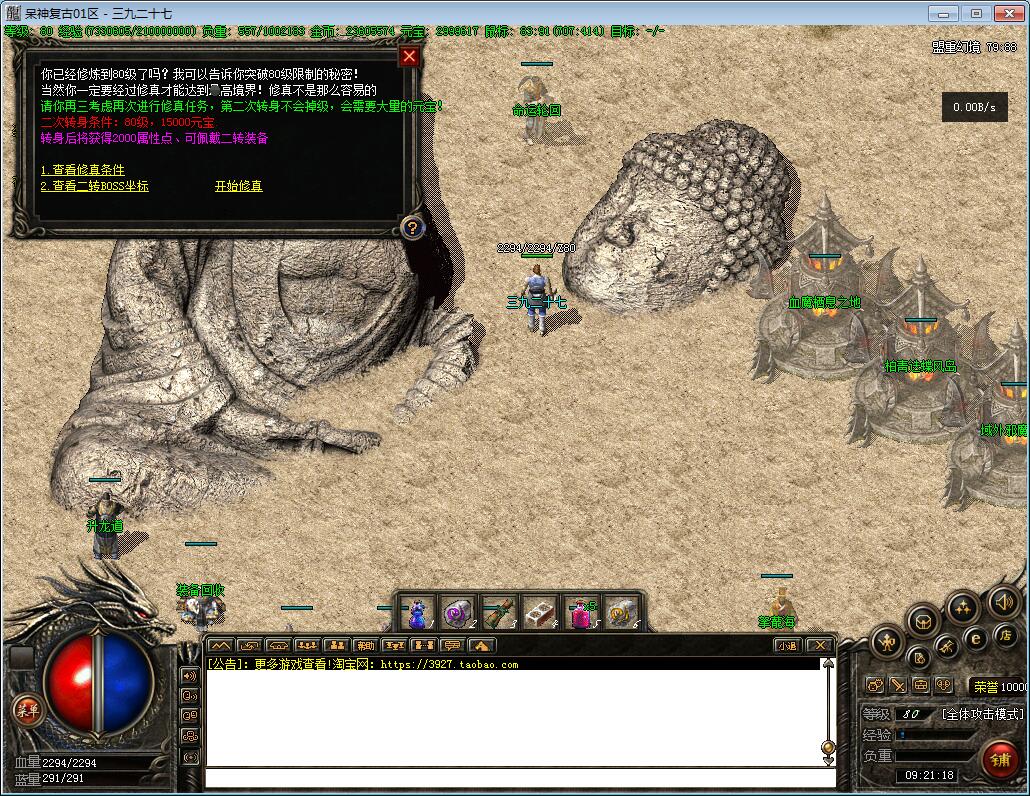Use the pink potion in hotbar slot 5
This screenshot has height=796, width=1030.
tap(581, 612)
